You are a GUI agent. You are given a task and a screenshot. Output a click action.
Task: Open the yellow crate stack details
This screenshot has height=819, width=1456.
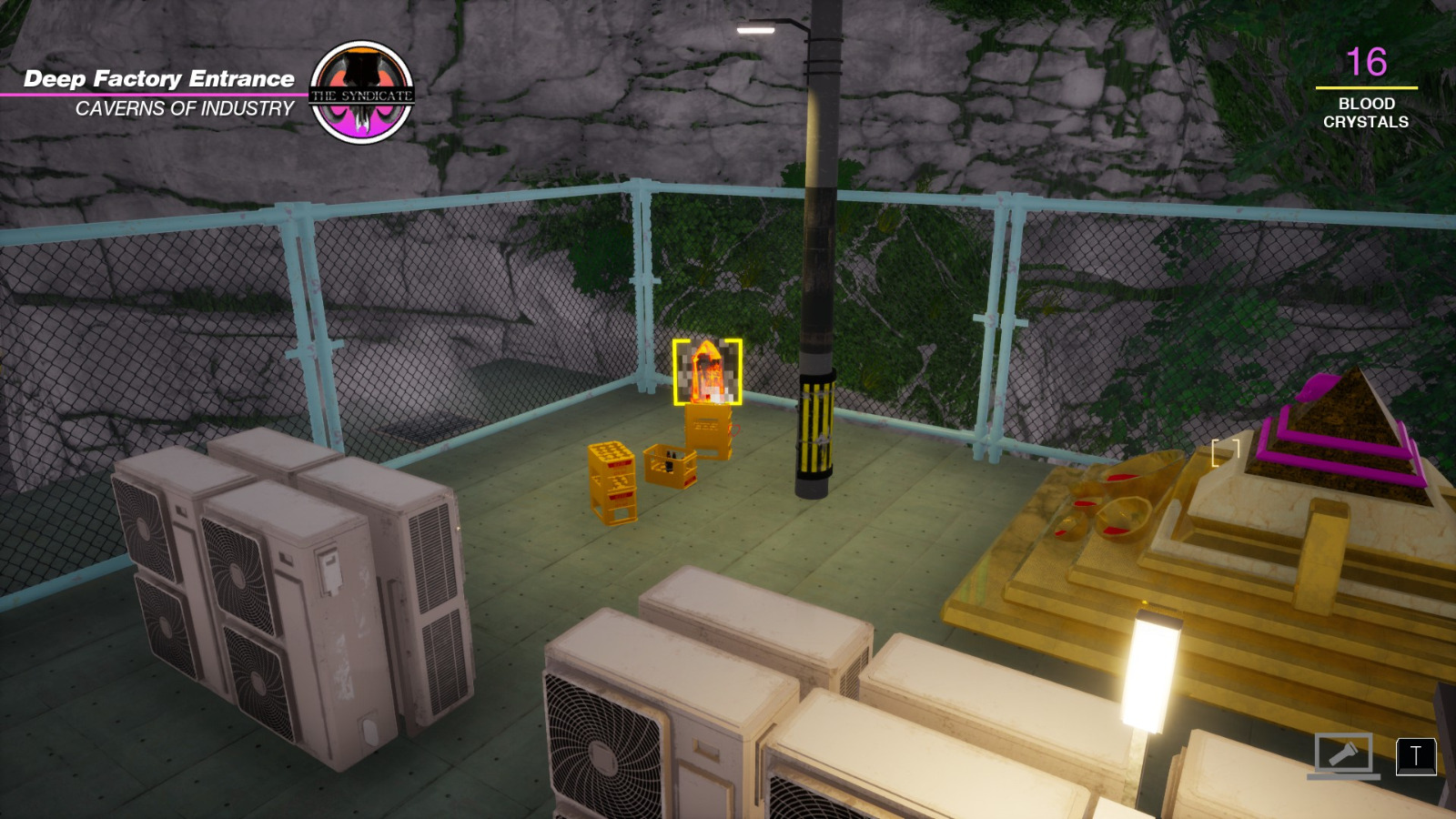[612, 482]
